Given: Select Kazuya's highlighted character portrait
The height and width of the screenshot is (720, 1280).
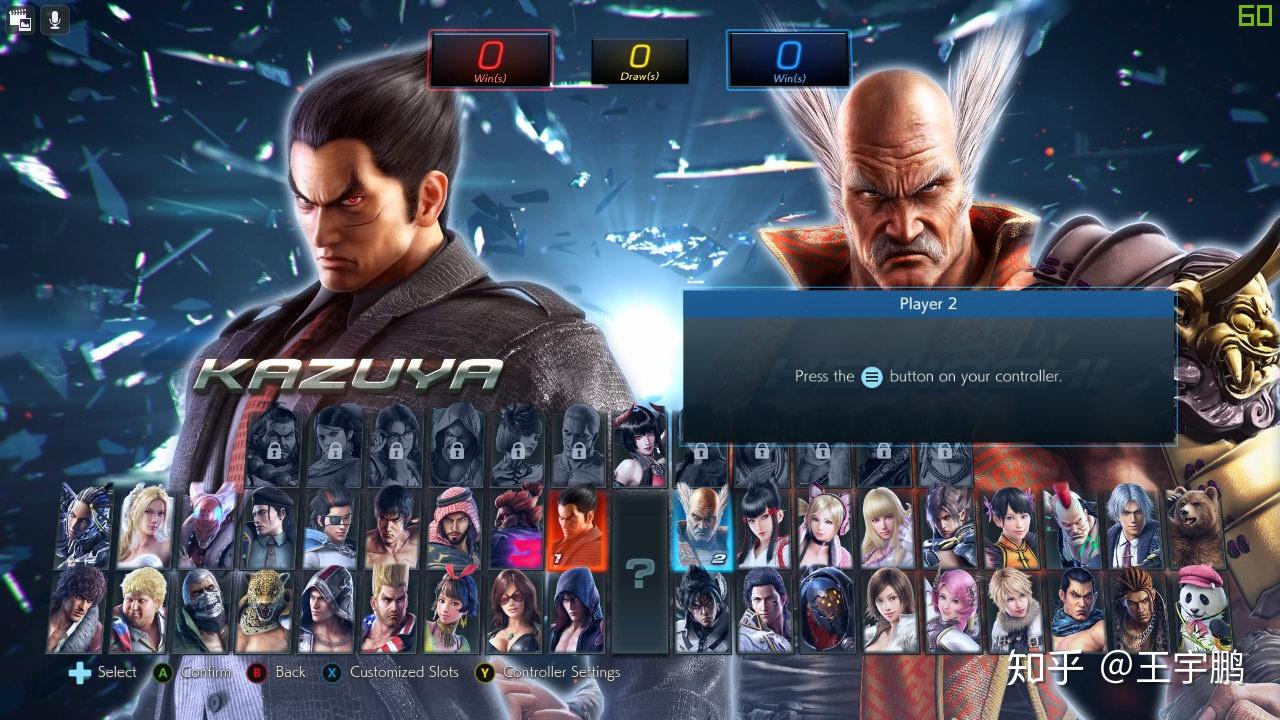Looking at the screenshot, I should point(578,528).
